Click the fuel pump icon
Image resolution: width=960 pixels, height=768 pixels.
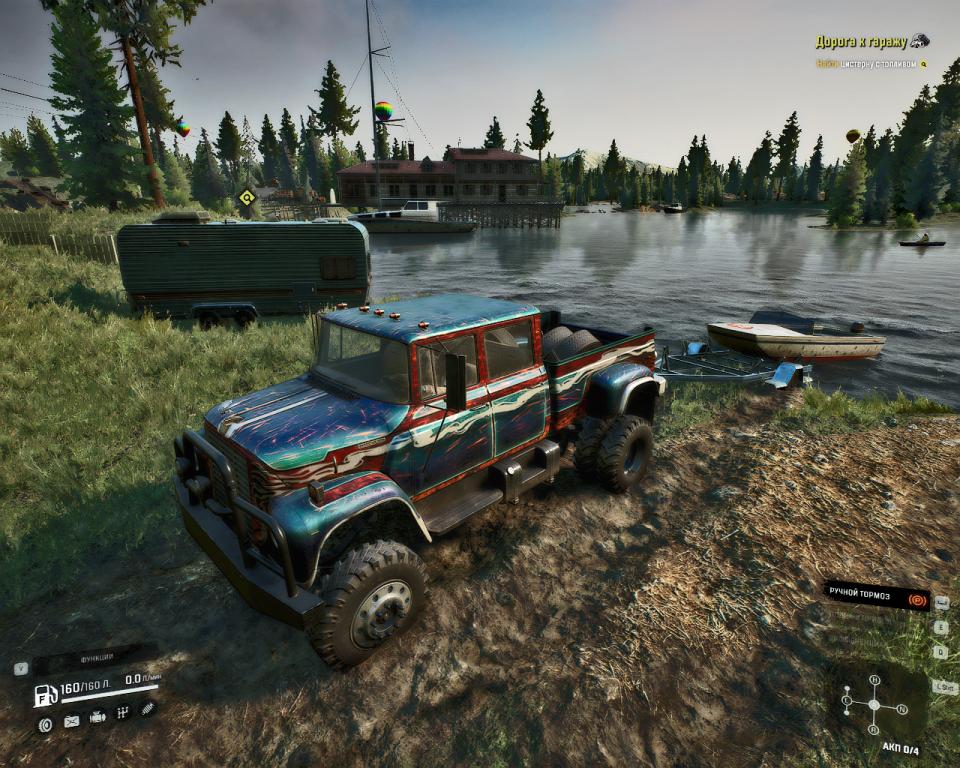(45, 695)
